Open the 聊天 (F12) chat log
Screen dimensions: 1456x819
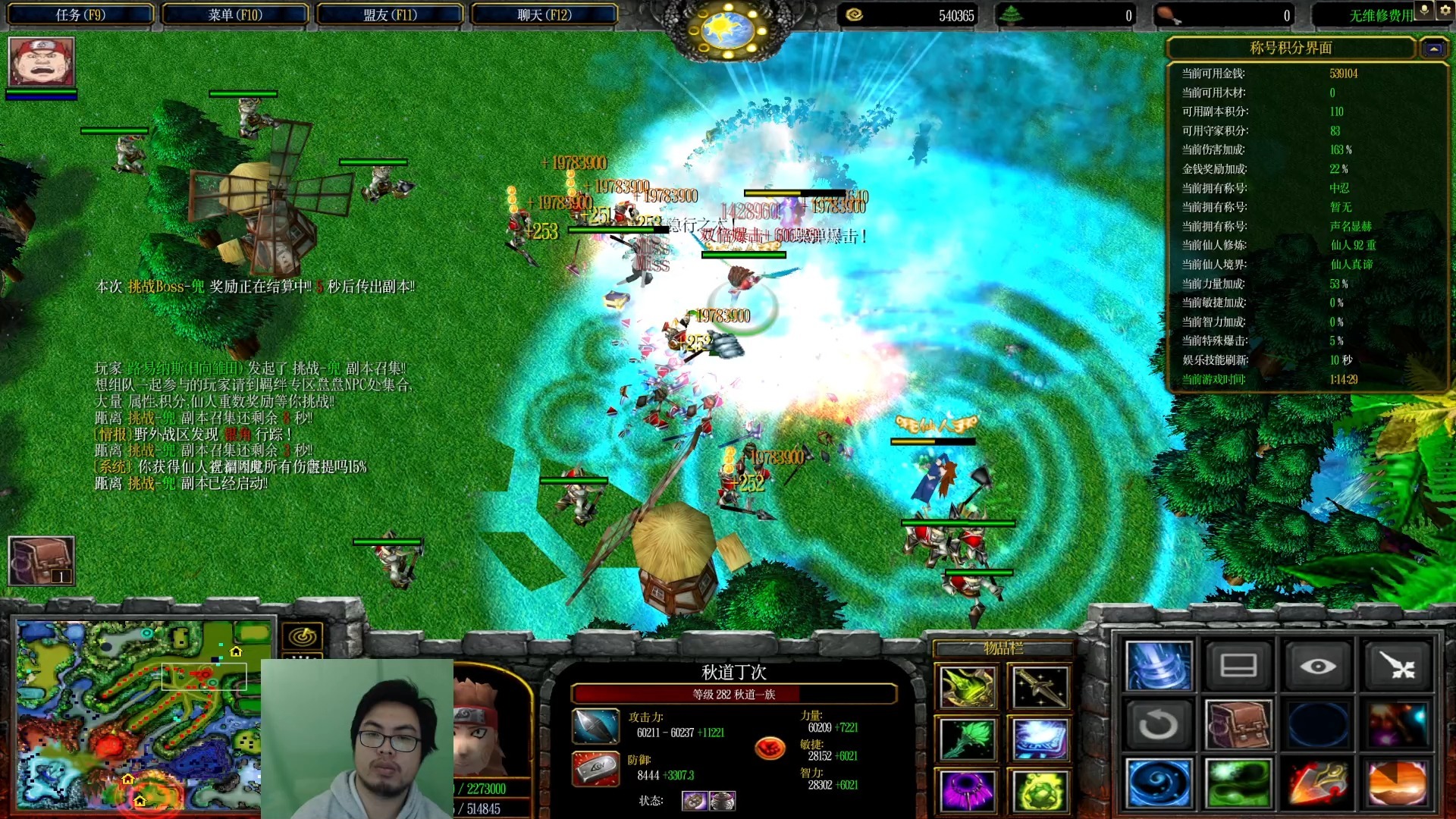(544, 14)
